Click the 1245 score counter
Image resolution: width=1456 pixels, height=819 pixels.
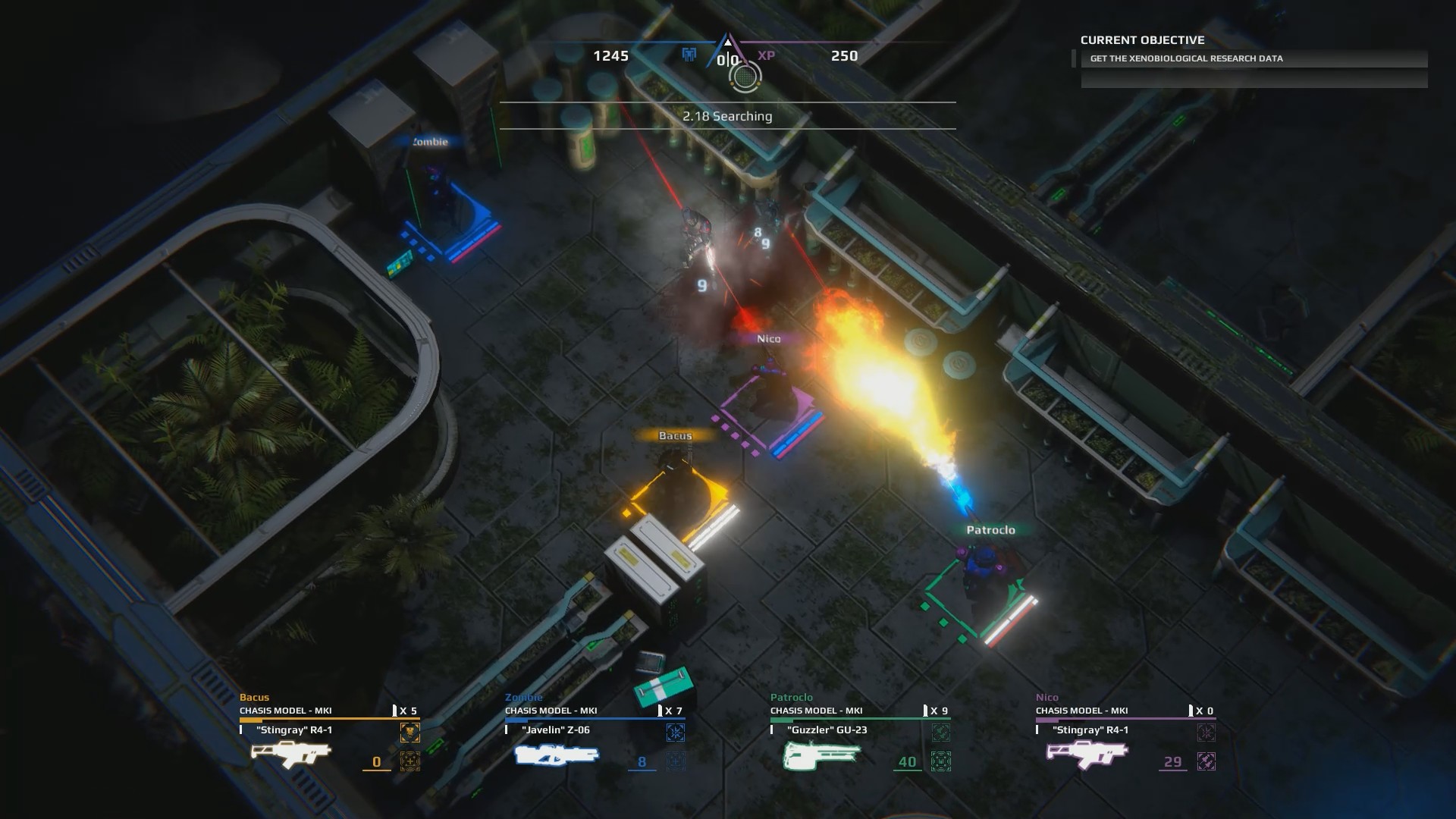611,55
